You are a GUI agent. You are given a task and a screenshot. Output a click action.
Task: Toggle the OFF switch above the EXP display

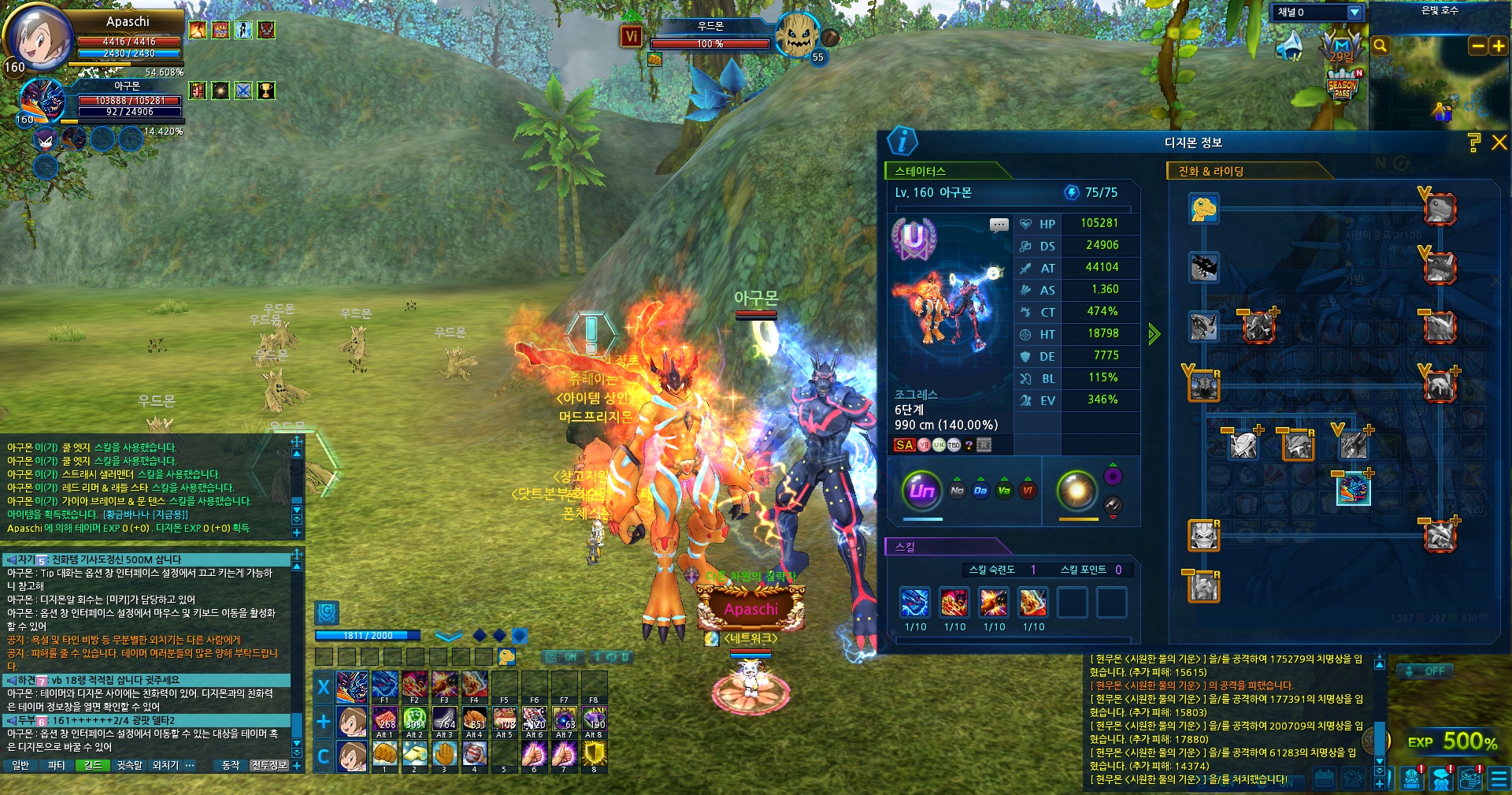click(1427, 671)
